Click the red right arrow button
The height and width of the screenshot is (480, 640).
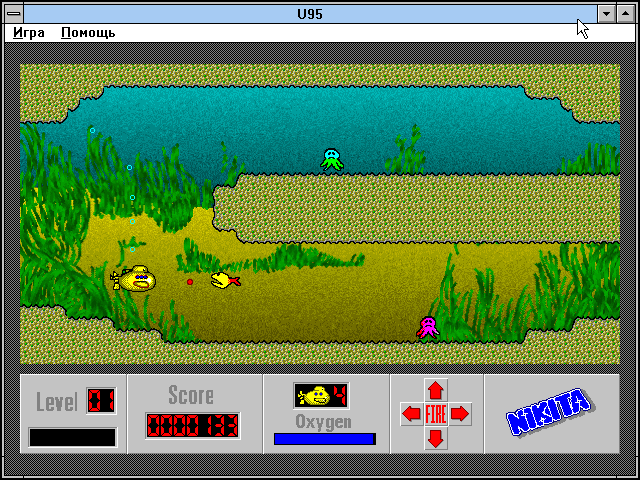tap(460, 414)
